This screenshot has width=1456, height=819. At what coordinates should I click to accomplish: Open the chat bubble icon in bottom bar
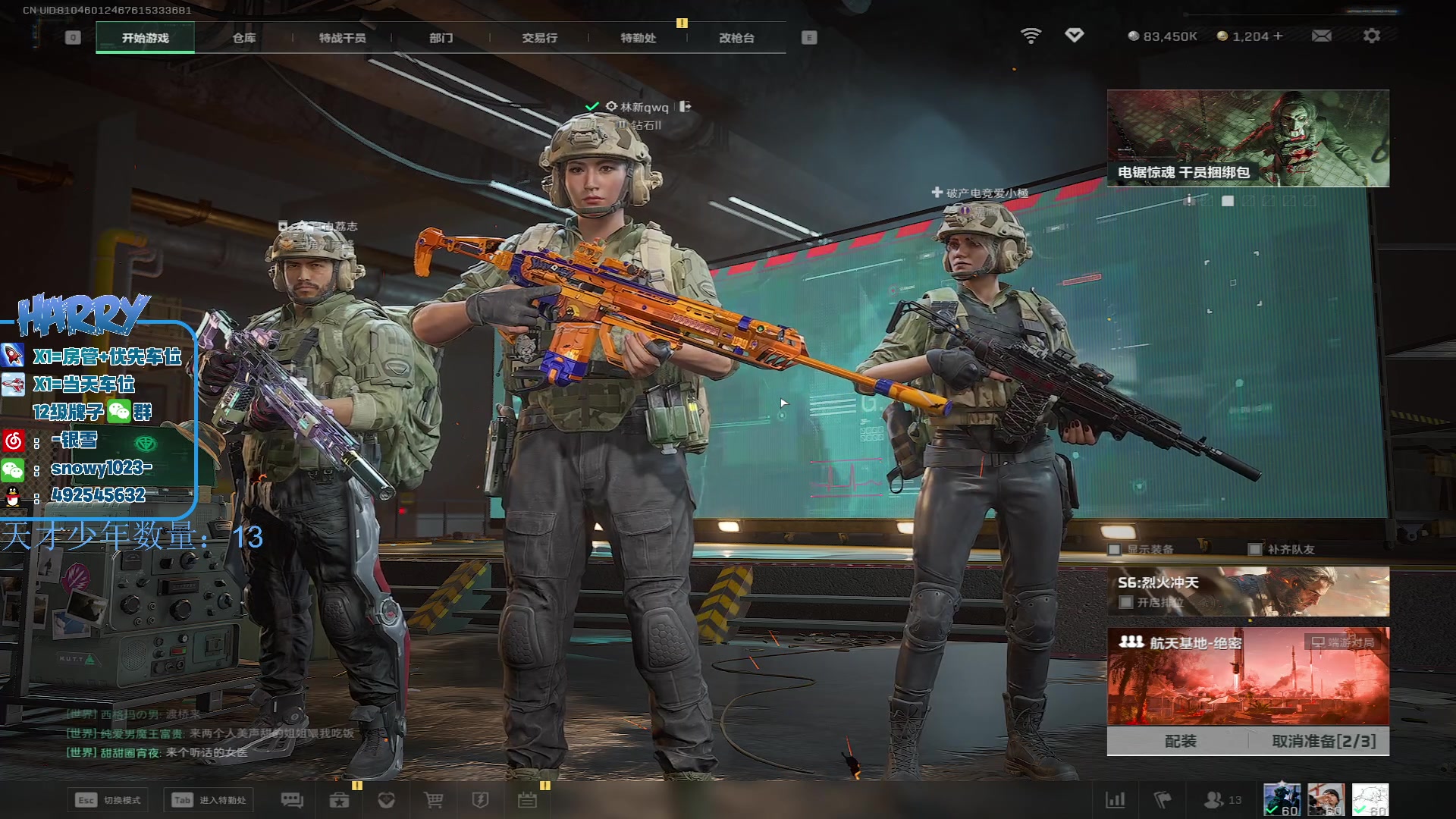click(x=292, y=800)
